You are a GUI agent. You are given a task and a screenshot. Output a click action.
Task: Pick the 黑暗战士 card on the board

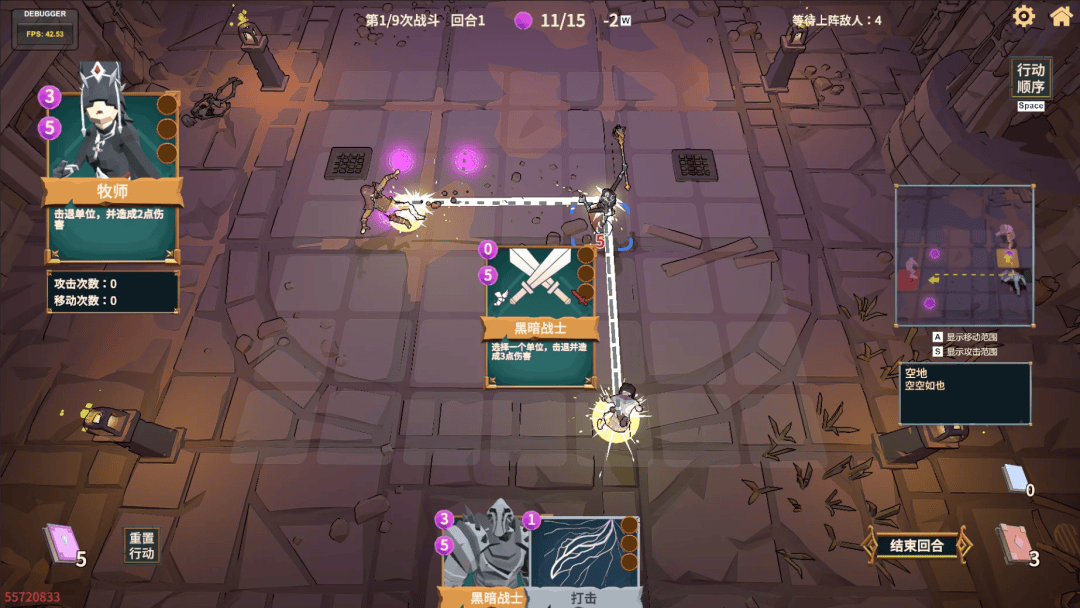(x=540, y=315)
